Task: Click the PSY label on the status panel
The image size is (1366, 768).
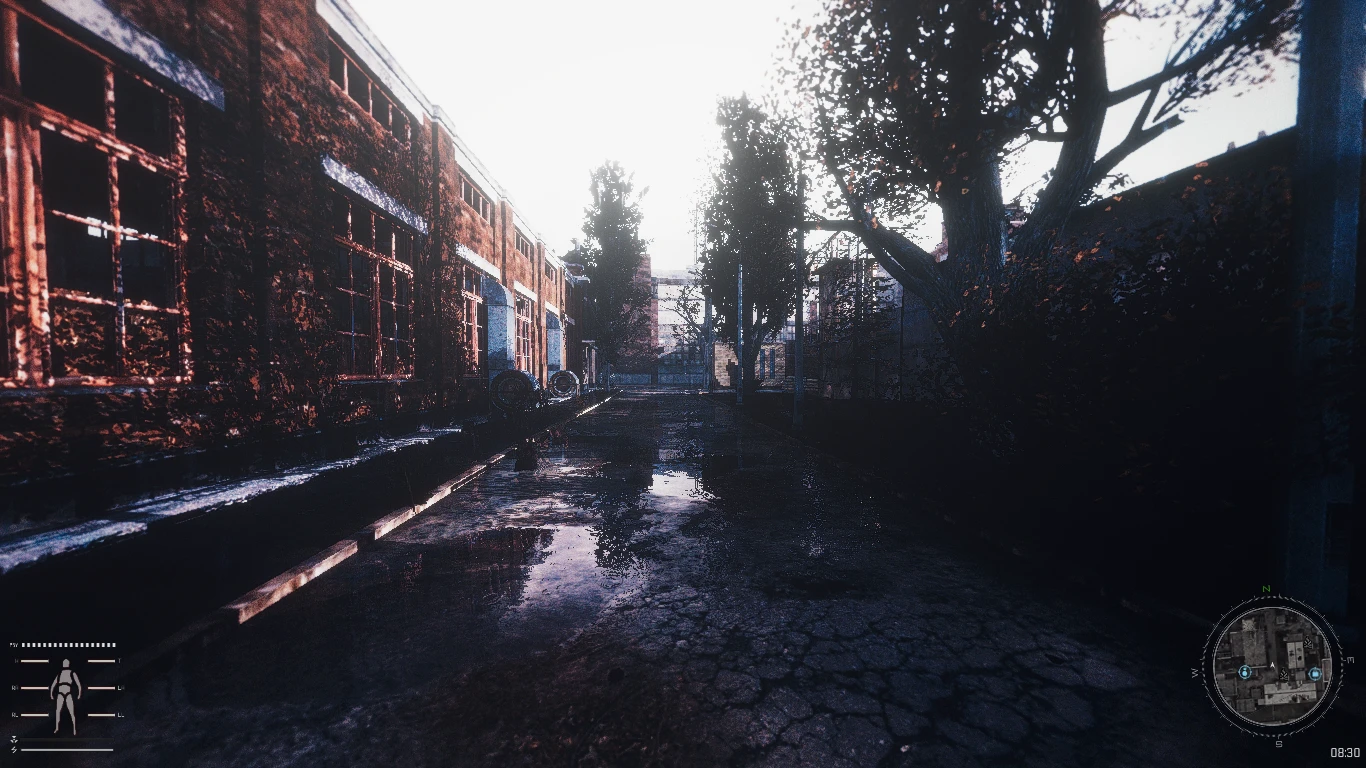Action: (x=13, y=645)
